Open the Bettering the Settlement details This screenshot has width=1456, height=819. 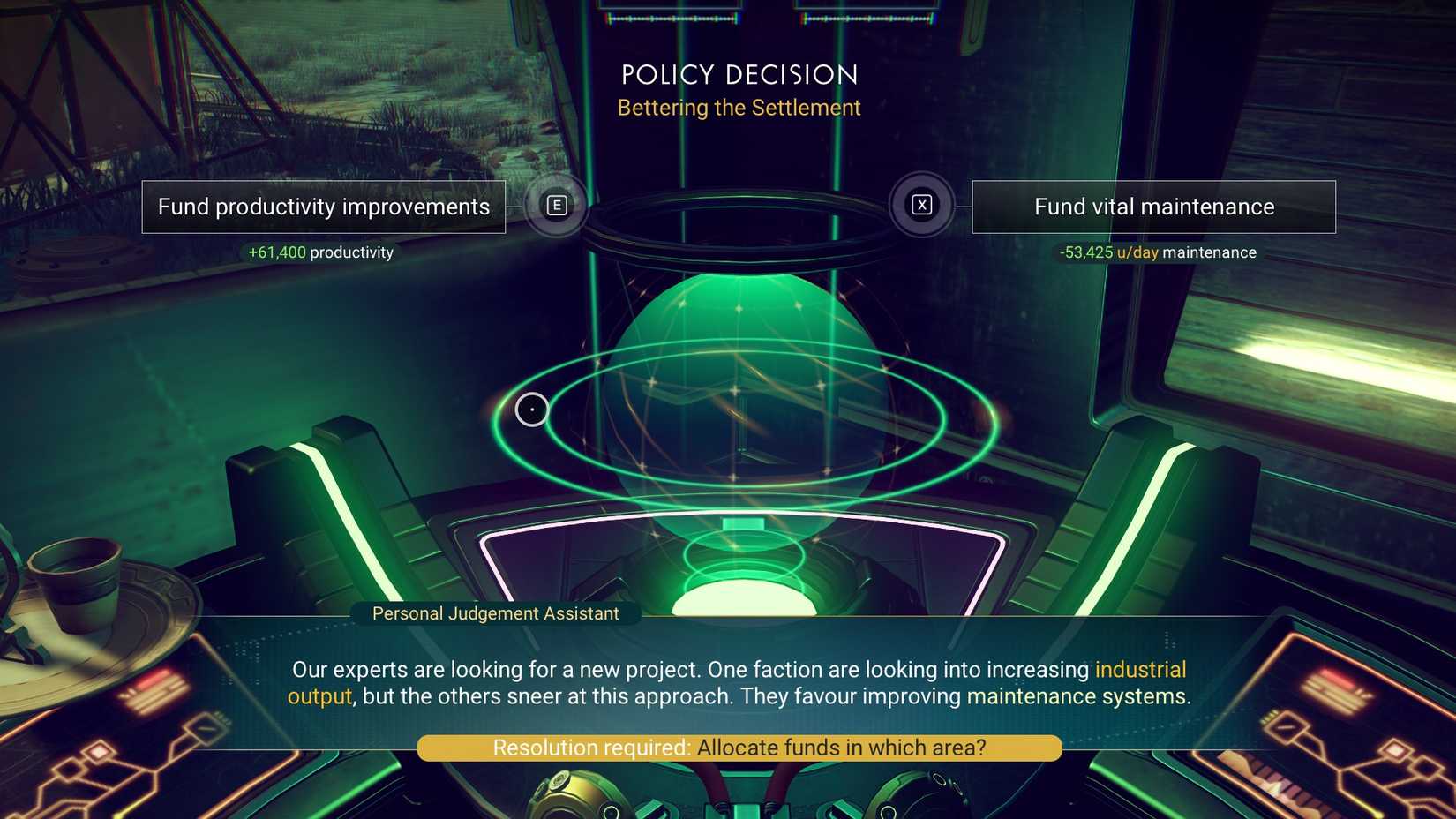tap(739, 108)
